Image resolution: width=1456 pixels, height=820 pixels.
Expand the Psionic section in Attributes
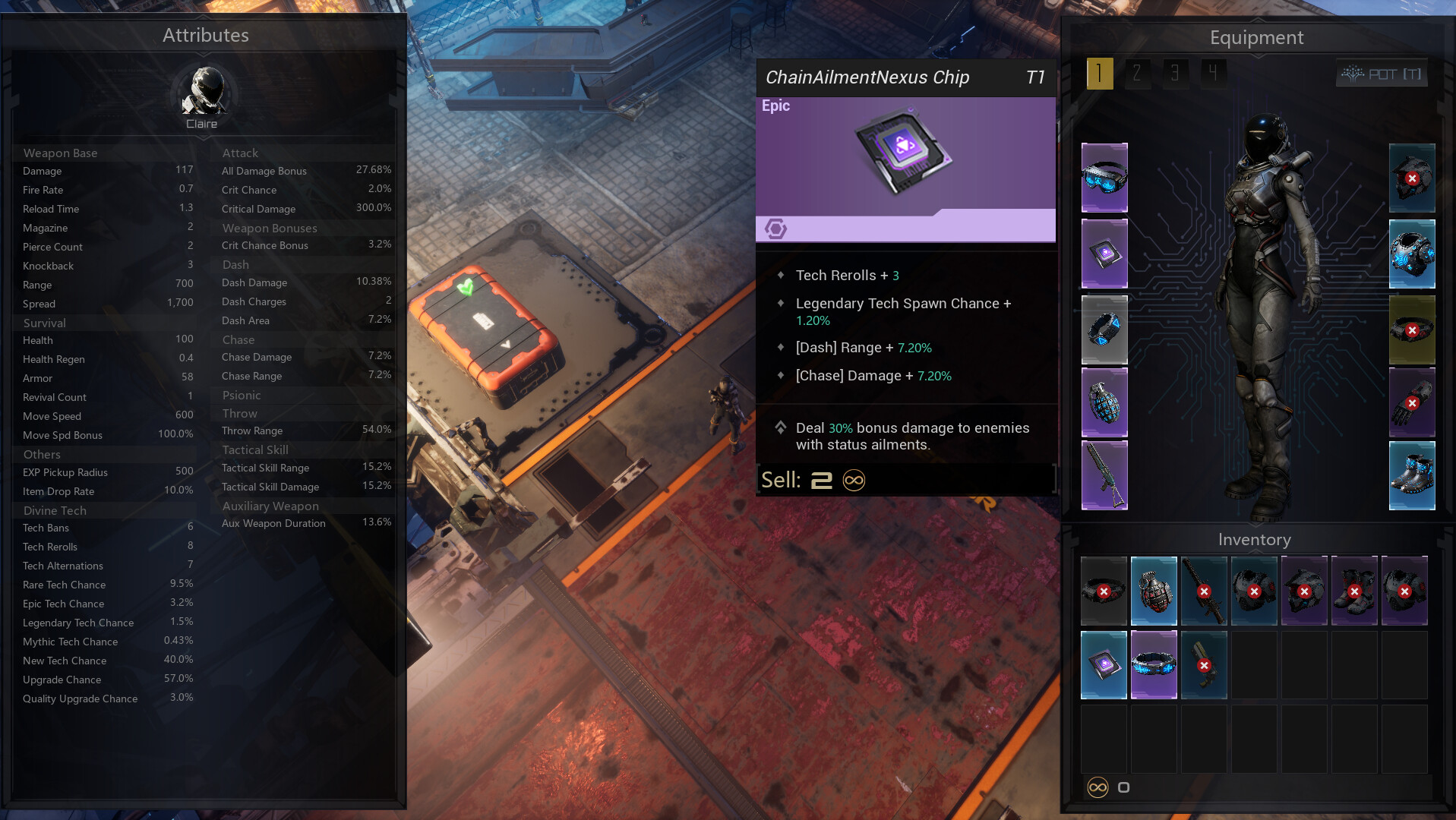click(242, 395)
